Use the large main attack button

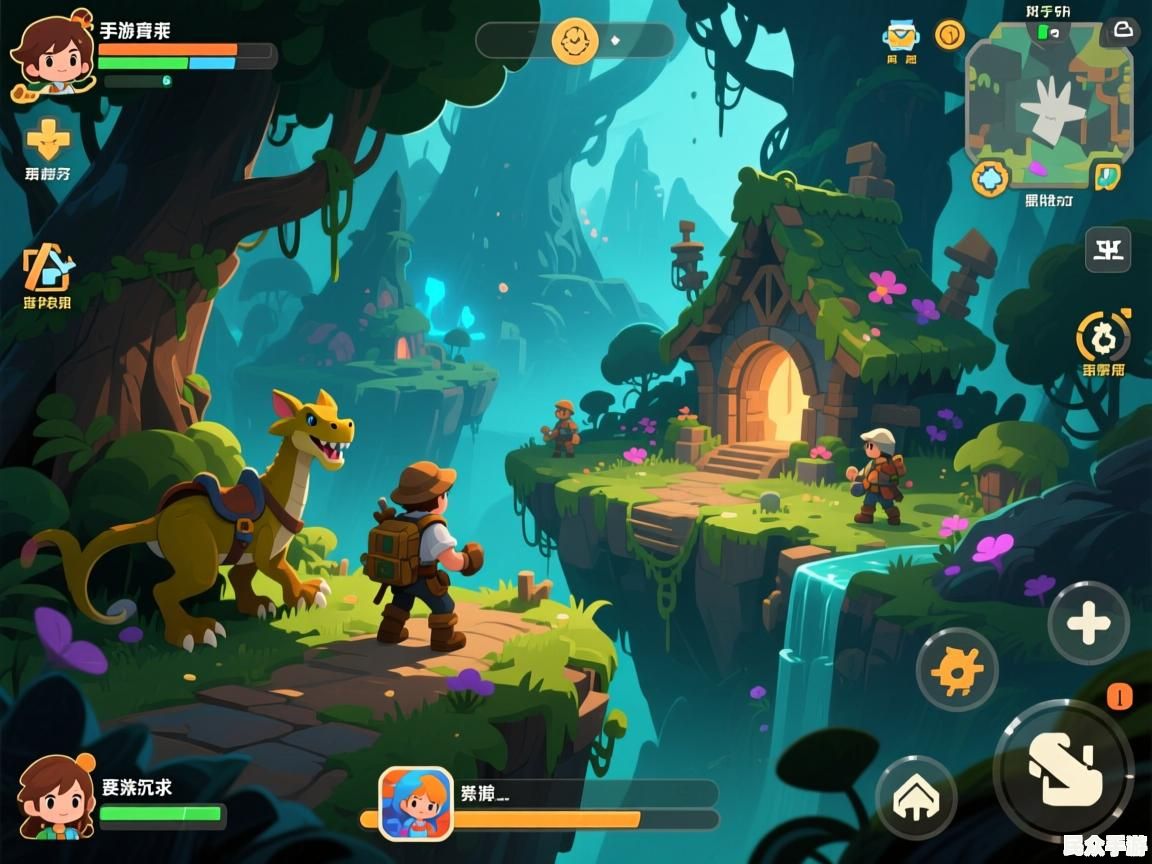(x=1063, y=769)
